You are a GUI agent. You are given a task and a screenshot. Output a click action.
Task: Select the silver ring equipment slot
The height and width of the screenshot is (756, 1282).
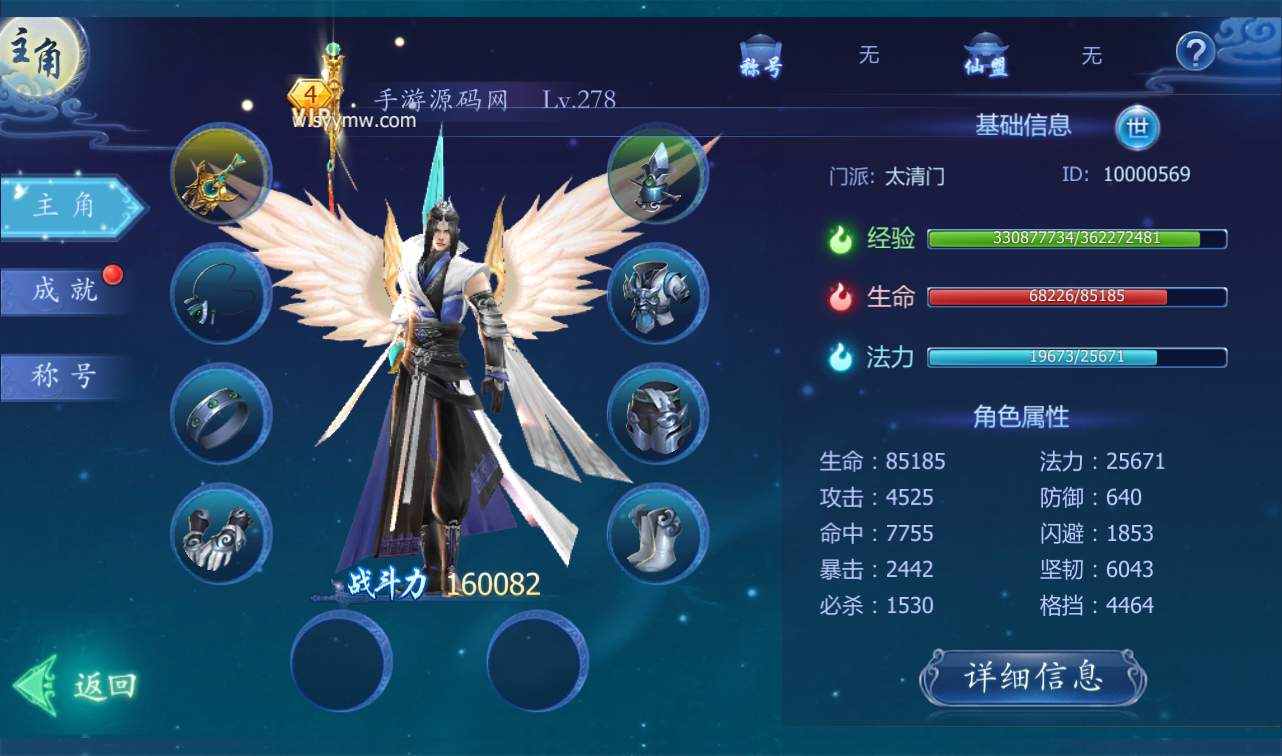(221, 414)
